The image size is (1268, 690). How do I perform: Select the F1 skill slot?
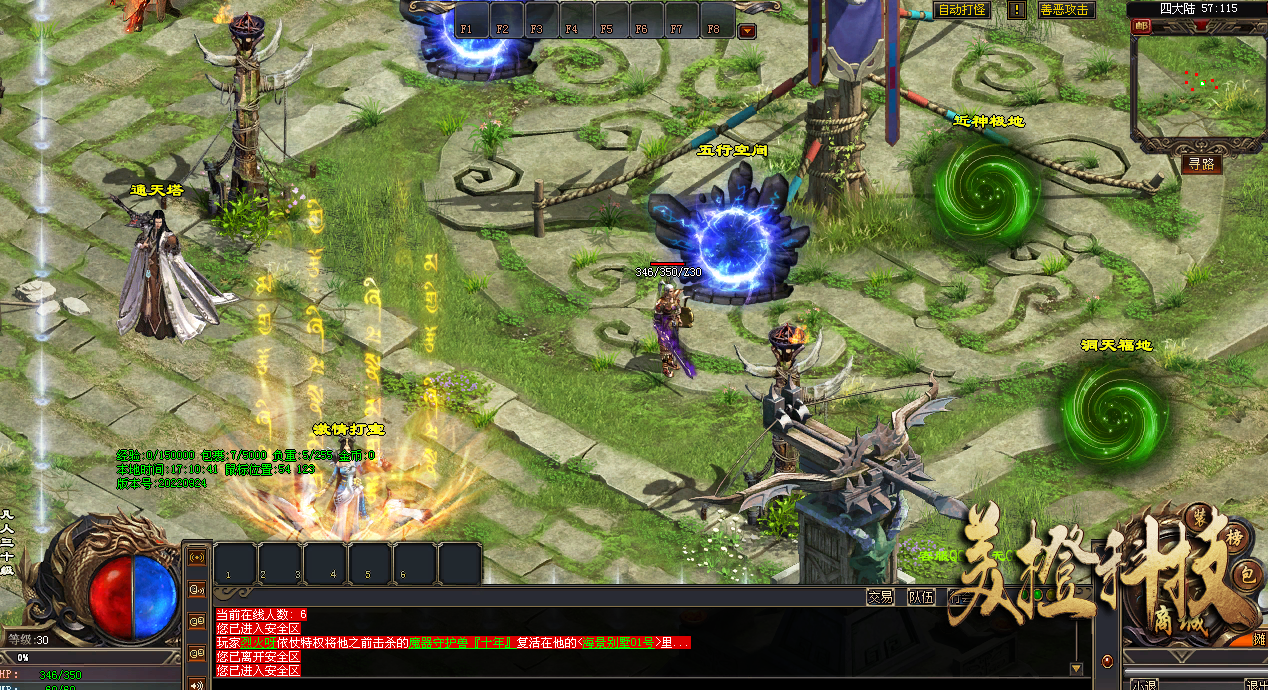pos(466,22)
